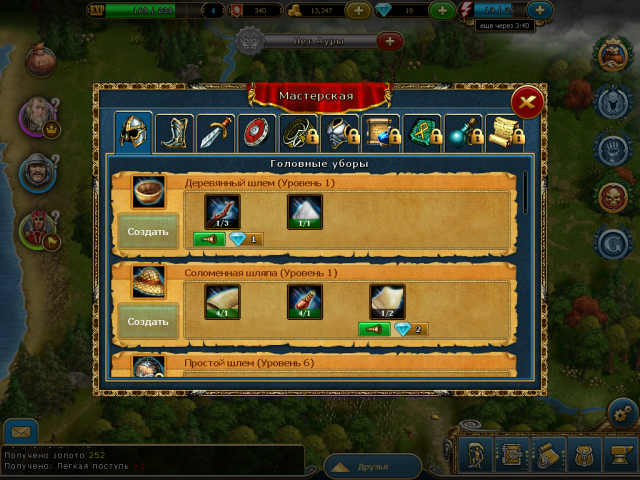Screen dimensions: 640x480
Task: Close the Мастерская workshop window
Action: pos(527,103)
